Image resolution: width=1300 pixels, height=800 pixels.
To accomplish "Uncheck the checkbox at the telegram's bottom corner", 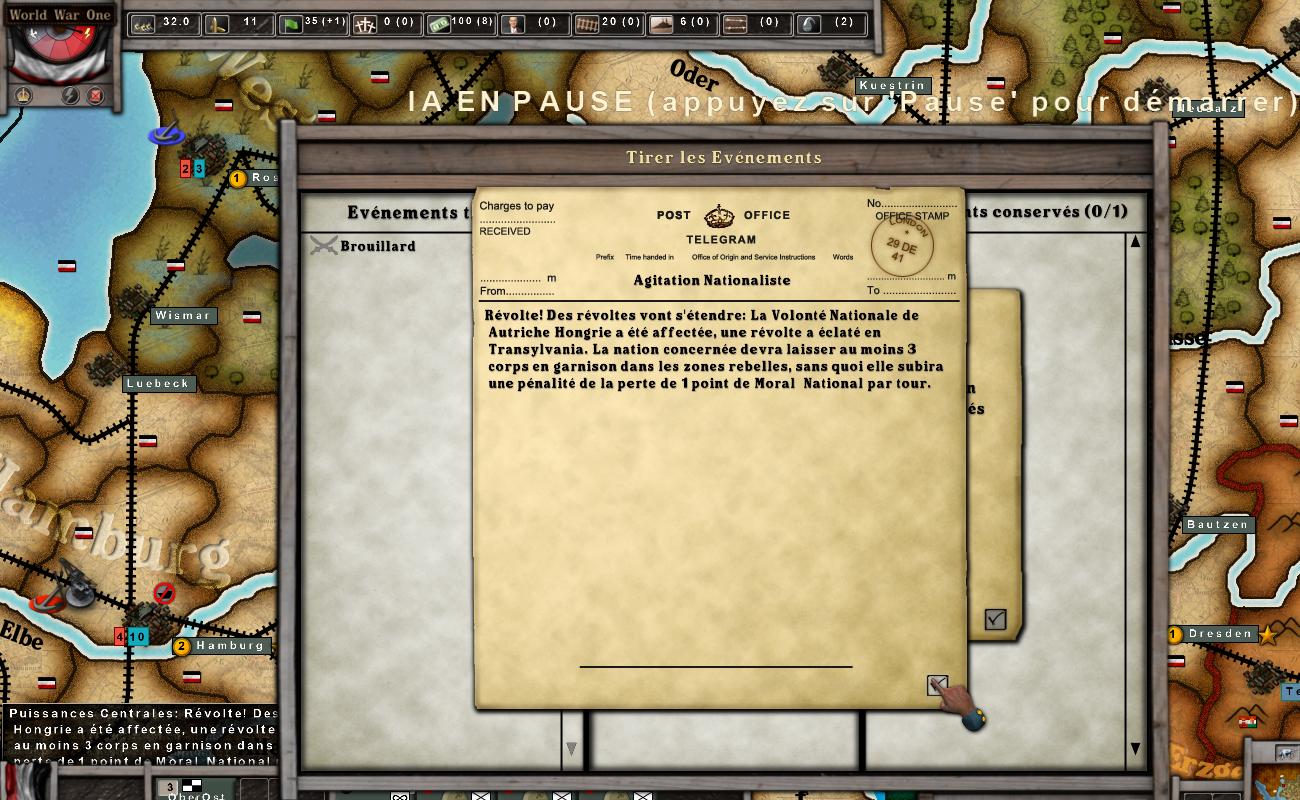I will click(x=937, y=684).
